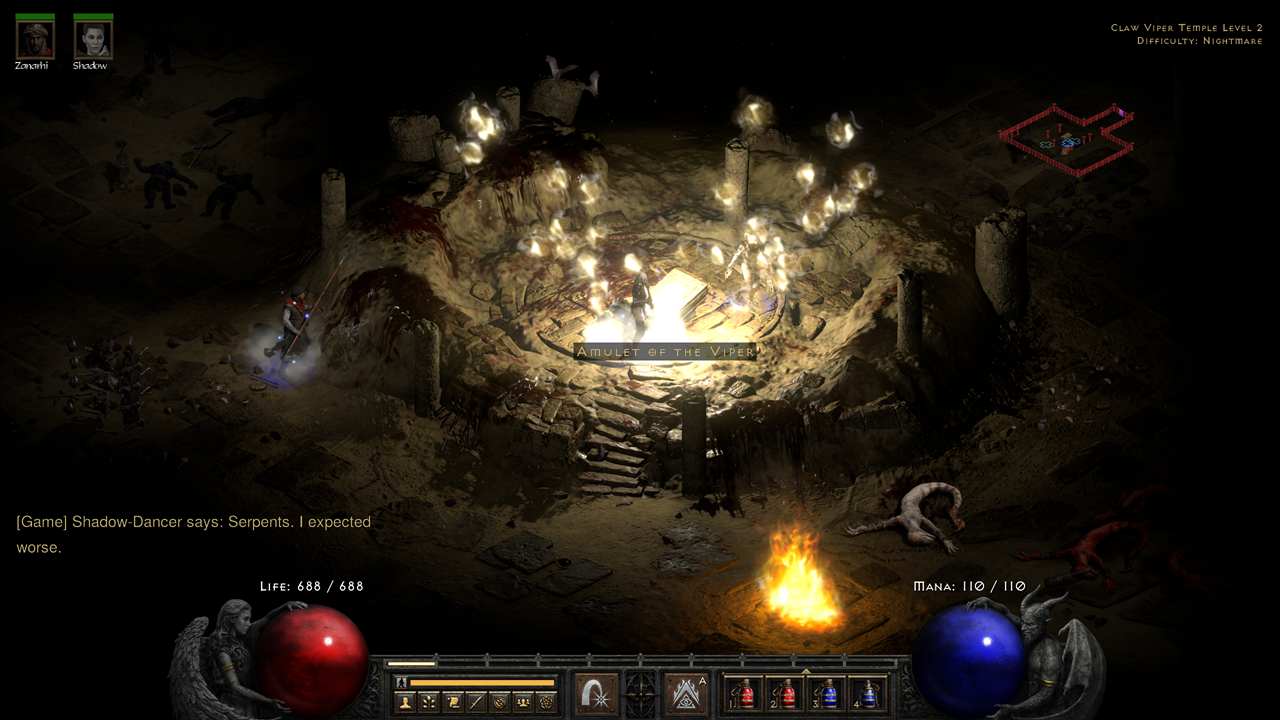
Task: Use the blue mana potion in belt slot 4
Action: point(868,694)
